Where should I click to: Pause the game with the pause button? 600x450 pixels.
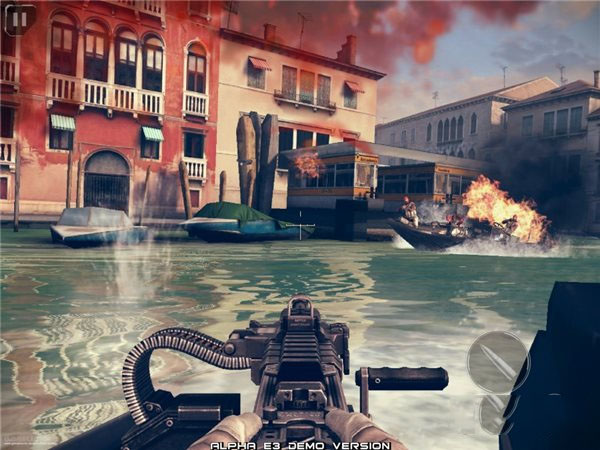tap(19, 19)
